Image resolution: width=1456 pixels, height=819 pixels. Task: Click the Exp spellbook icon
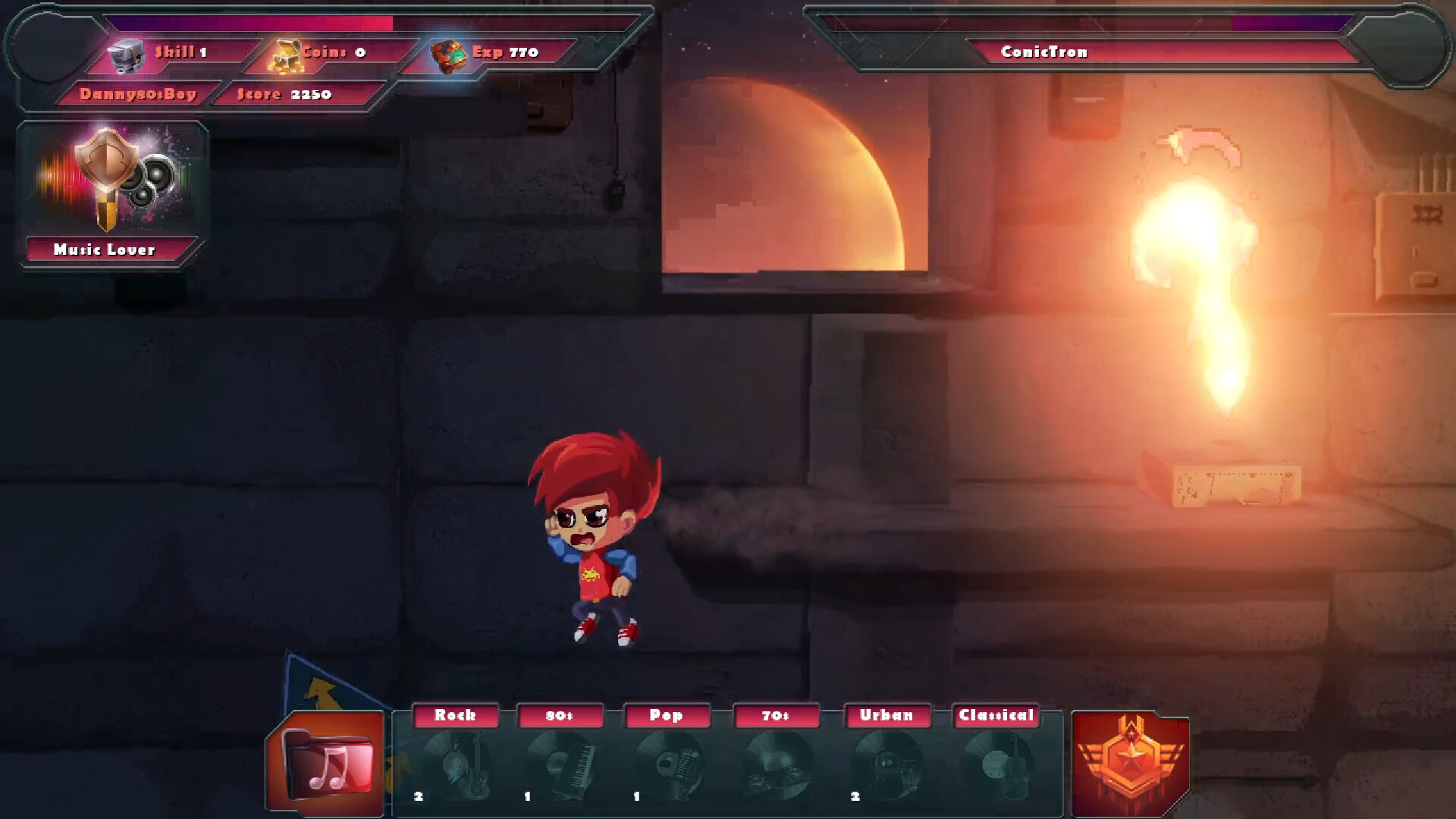(448, 55)
